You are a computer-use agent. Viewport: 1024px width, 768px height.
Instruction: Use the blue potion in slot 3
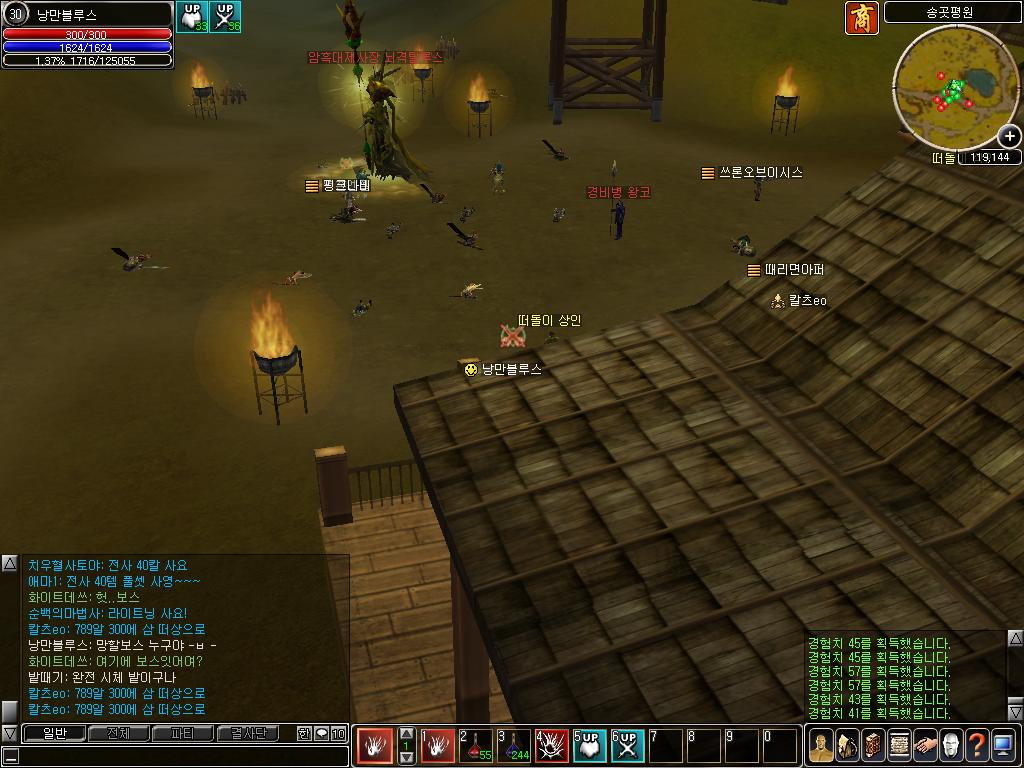pos(514,745)
